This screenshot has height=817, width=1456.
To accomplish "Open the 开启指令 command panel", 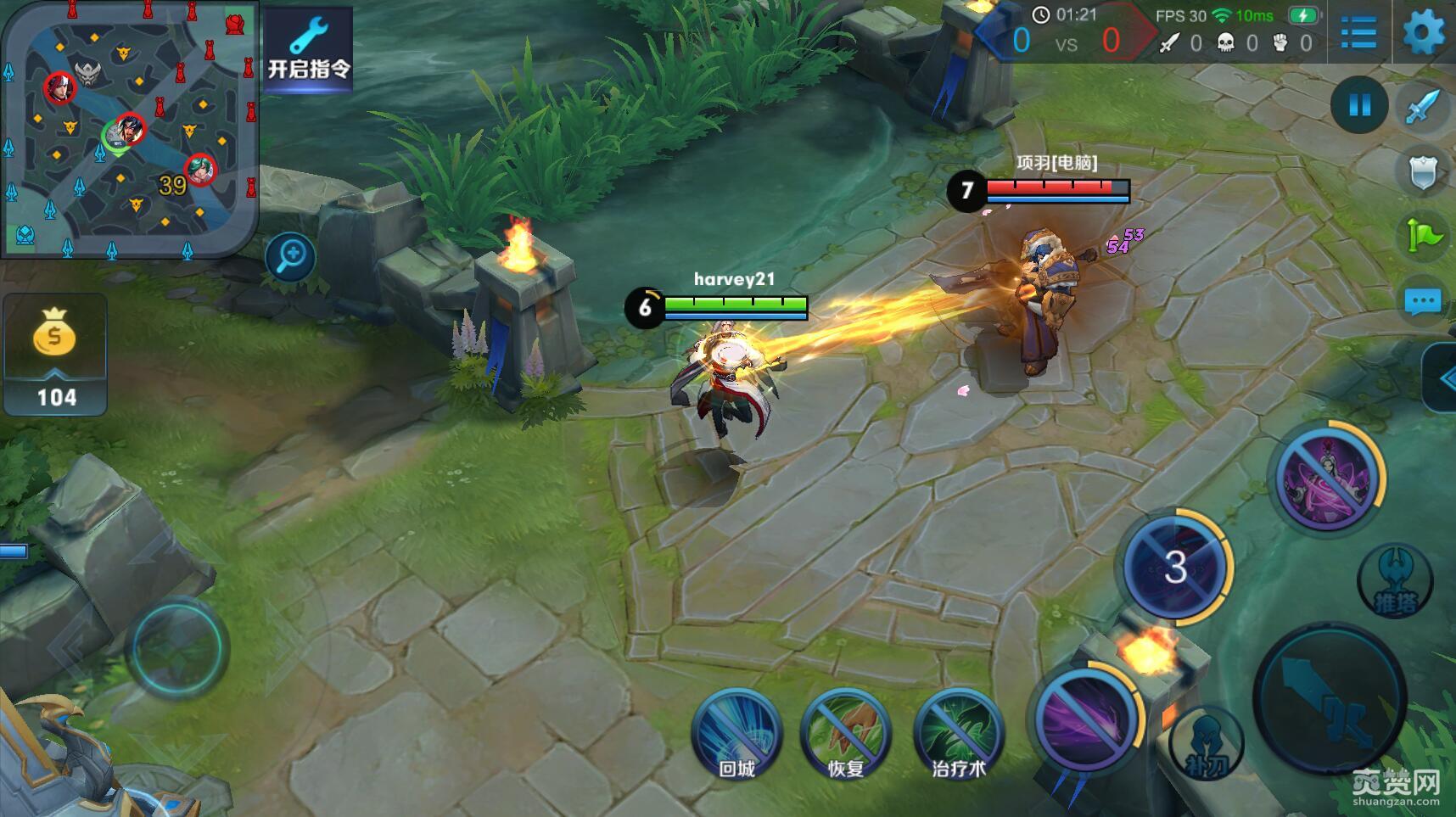I will pyautogui.click(x=308, y=48).
